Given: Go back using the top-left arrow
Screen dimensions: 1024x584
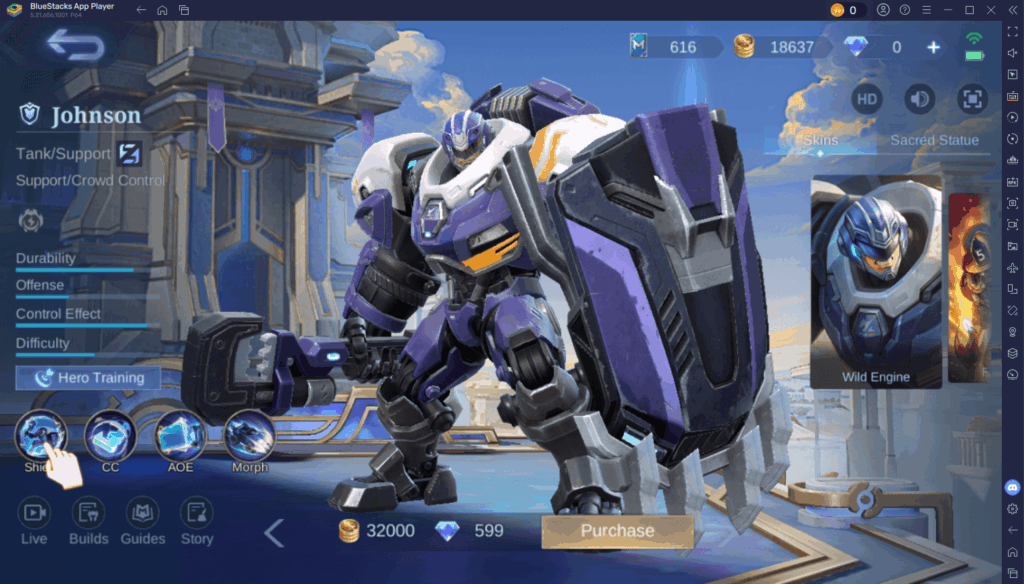Looking at the screenshot, I should click(x=75, y=45).
